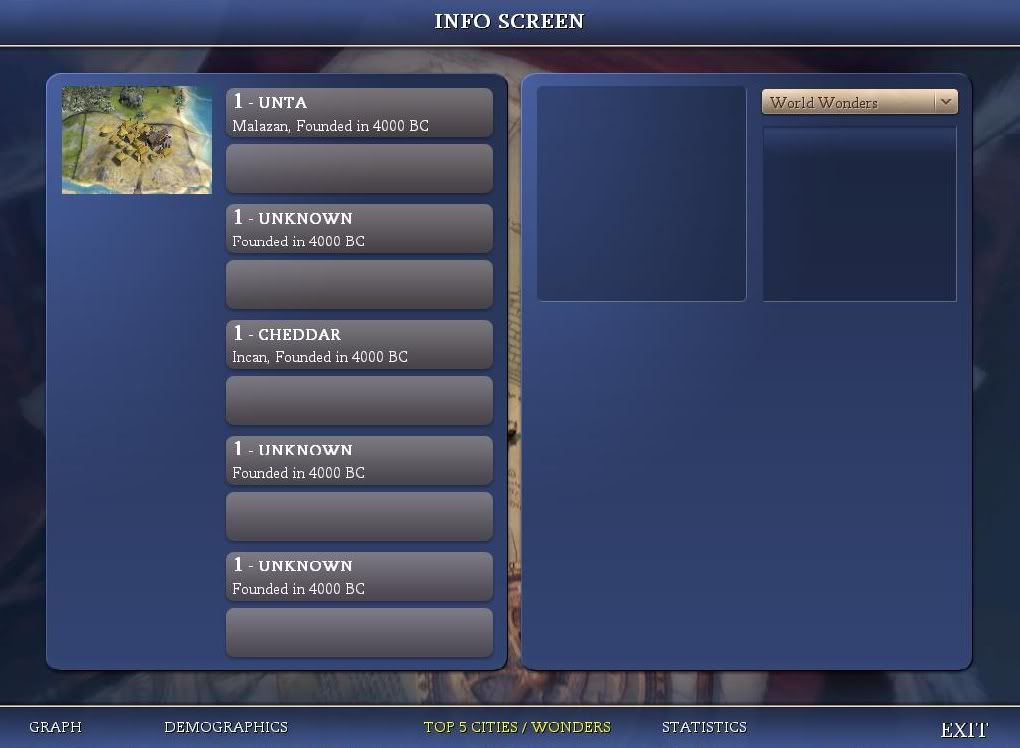1020x748 pixels.
Task: Open the Demographics tab
Action: [225, 727]
